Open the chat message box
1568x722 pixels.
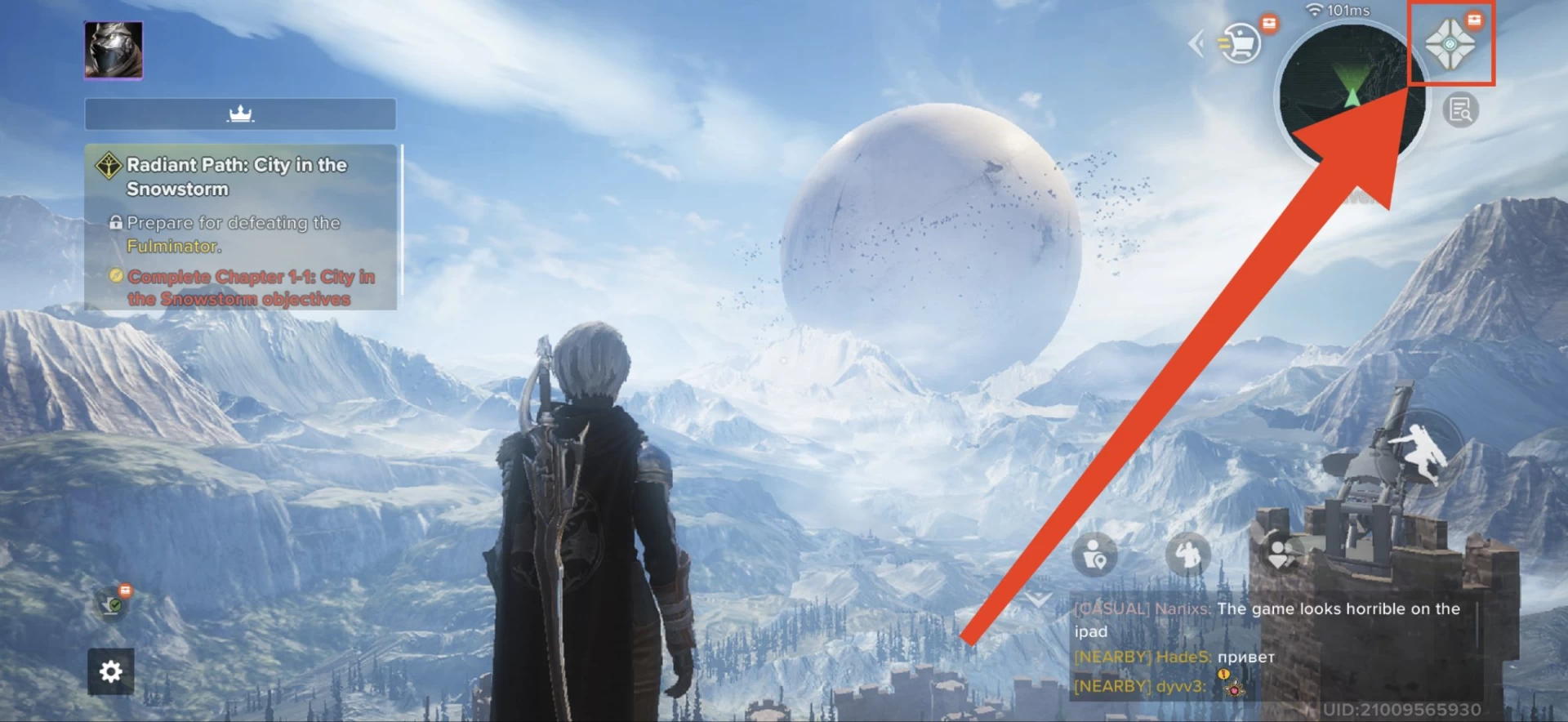[x=1274, y=645]
